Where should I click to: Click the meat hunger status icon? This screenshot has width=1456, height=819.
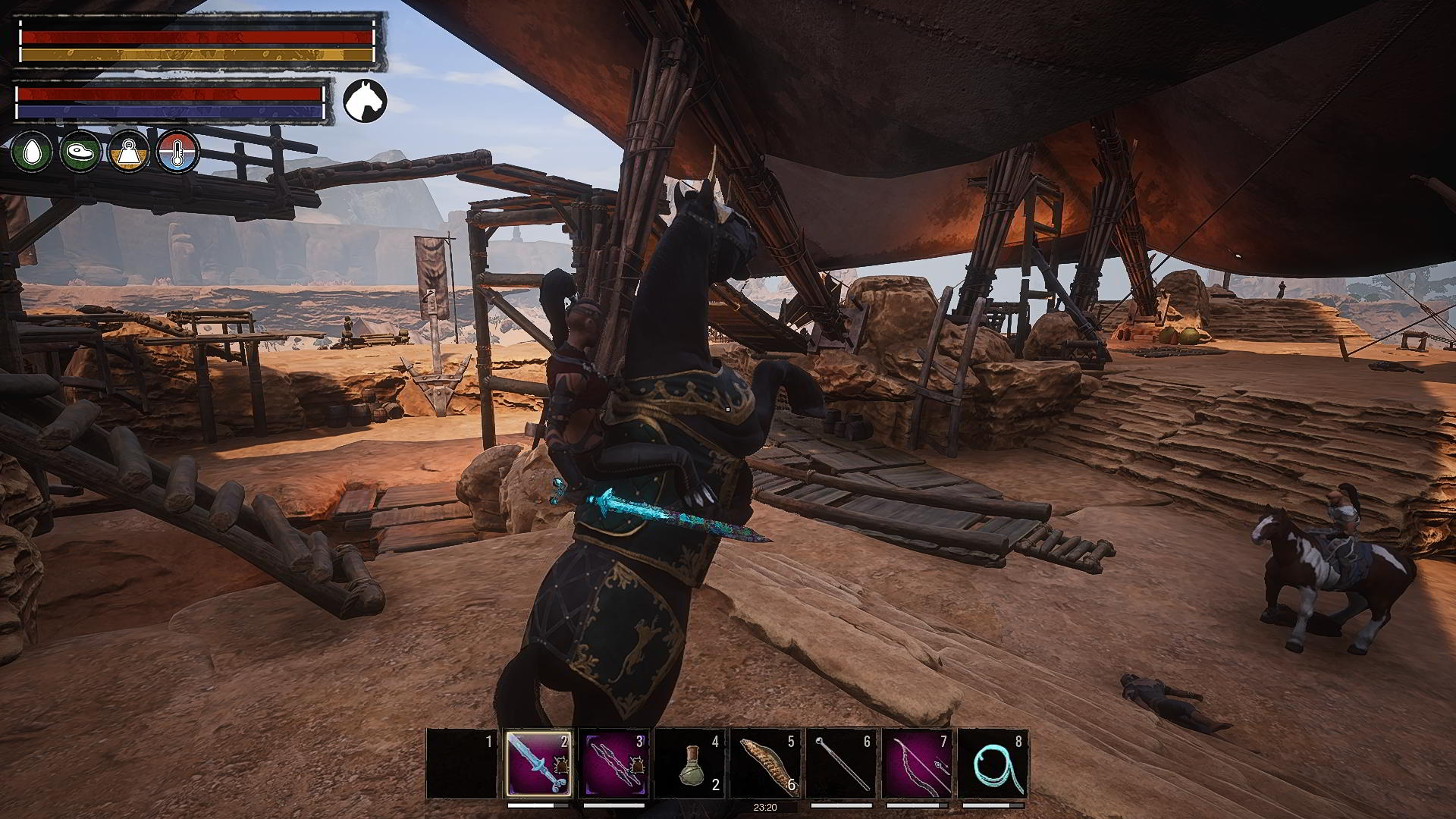80,152
